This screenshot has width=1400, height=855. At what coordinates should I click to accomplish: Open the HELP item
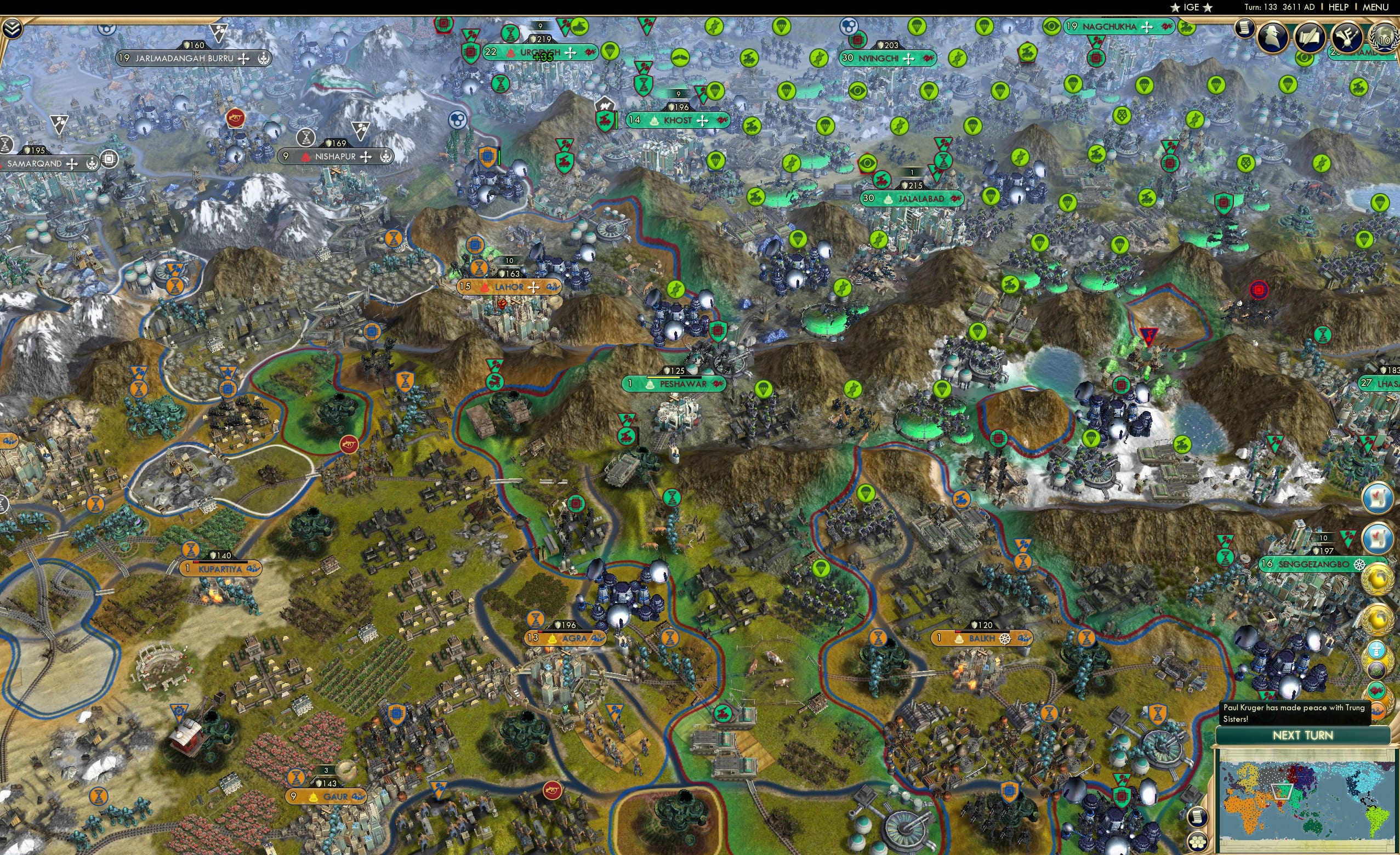pyautogui.click(x=1339, y=7)
